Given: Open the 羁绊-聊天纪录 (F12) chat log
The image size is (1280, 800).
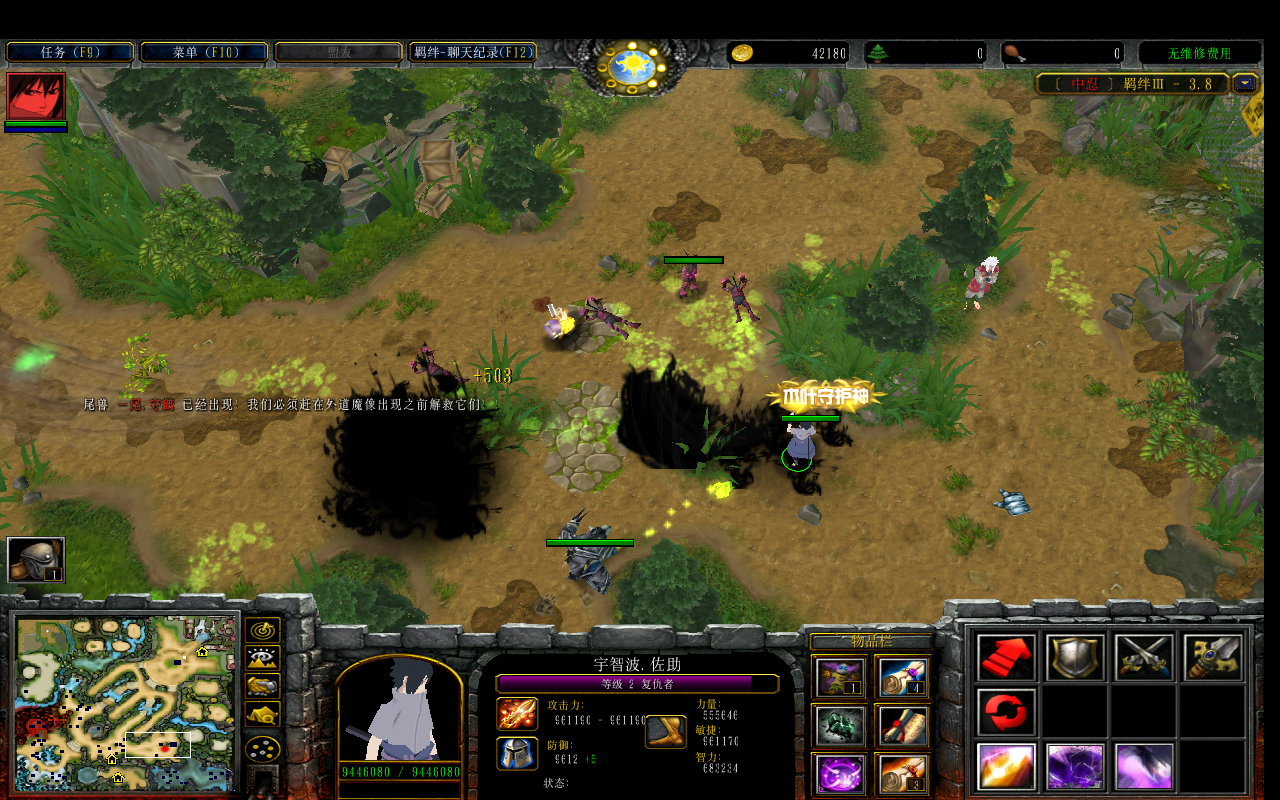Looking at the screenshot, I should [472, 52].
